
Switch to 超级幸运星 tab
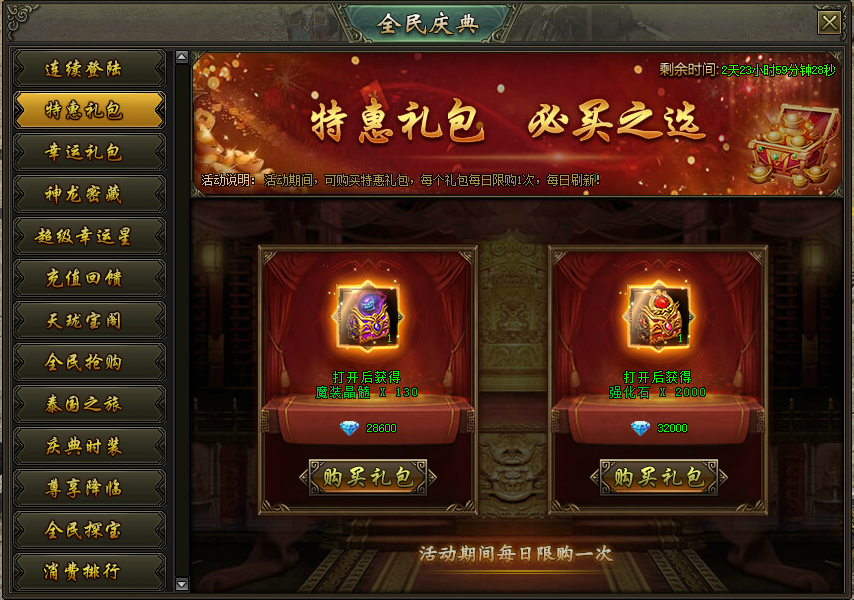click(x=89, y=236)
